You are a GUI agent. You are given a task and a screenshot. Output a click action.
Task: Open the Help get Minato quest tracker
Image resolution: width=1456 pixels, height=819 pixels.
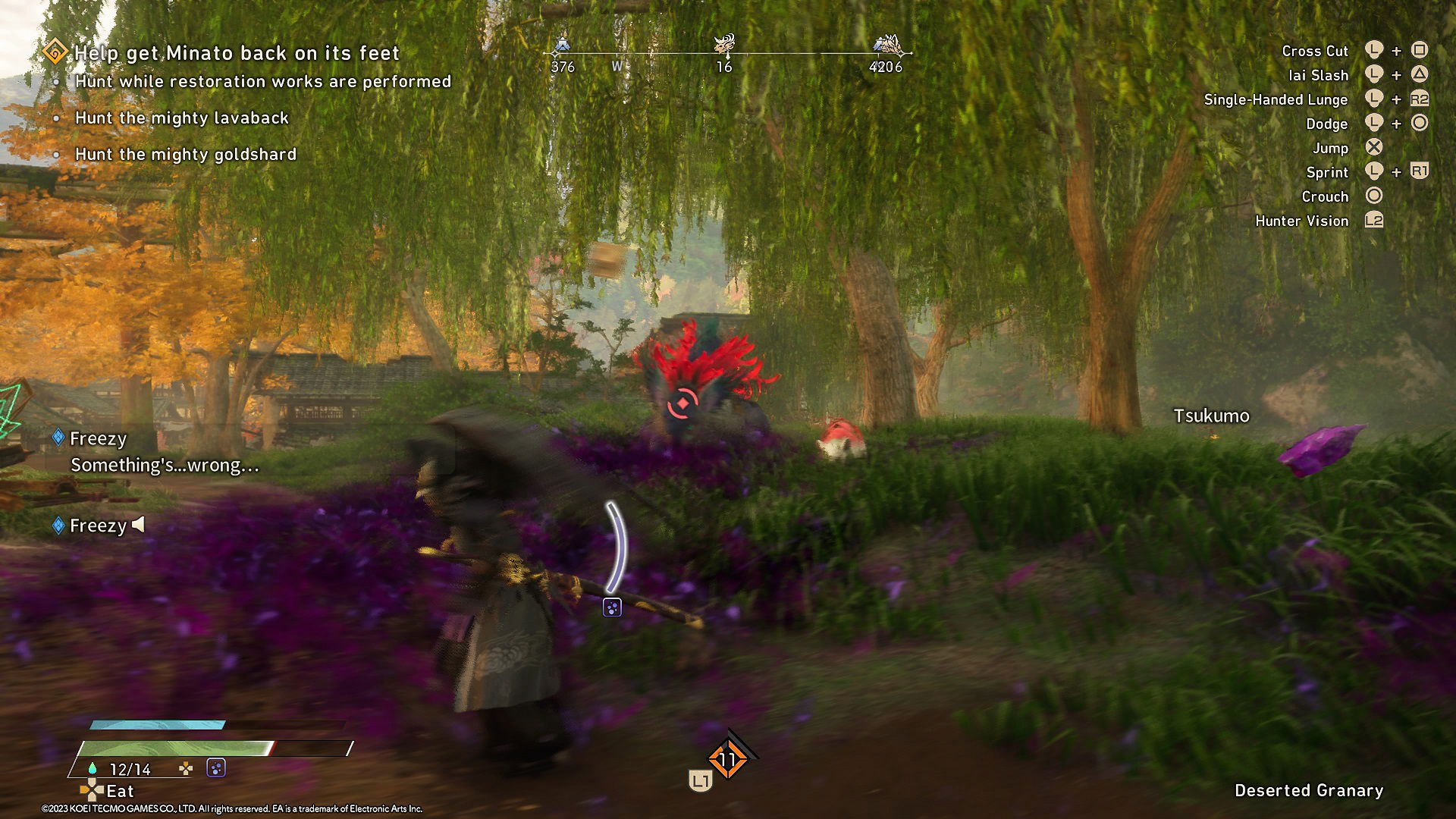[236, 53]
